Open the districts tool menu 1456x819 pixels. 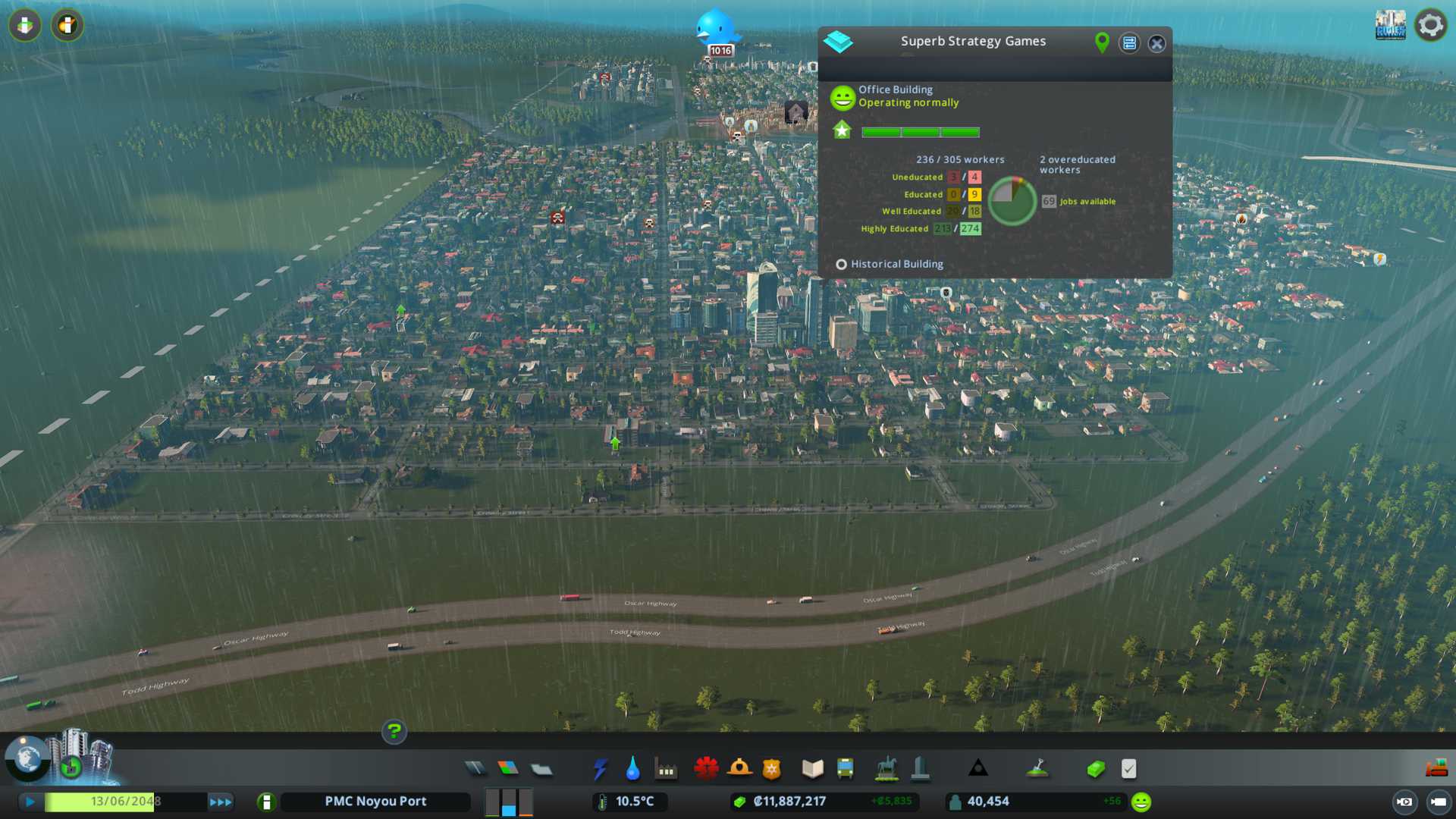point(541,769)
